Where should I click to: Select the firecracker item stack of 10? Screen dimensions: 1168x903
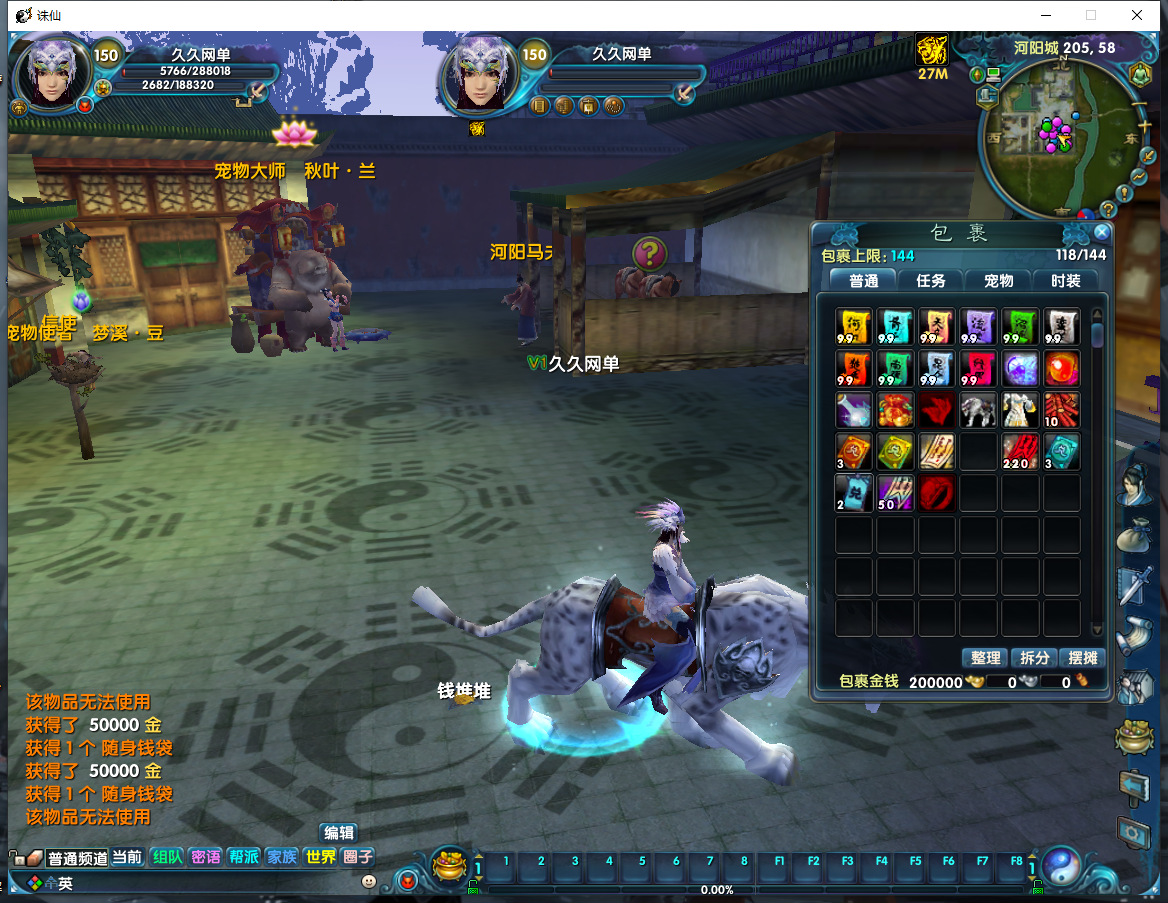pyautogui.click(x=1062, y=410)
